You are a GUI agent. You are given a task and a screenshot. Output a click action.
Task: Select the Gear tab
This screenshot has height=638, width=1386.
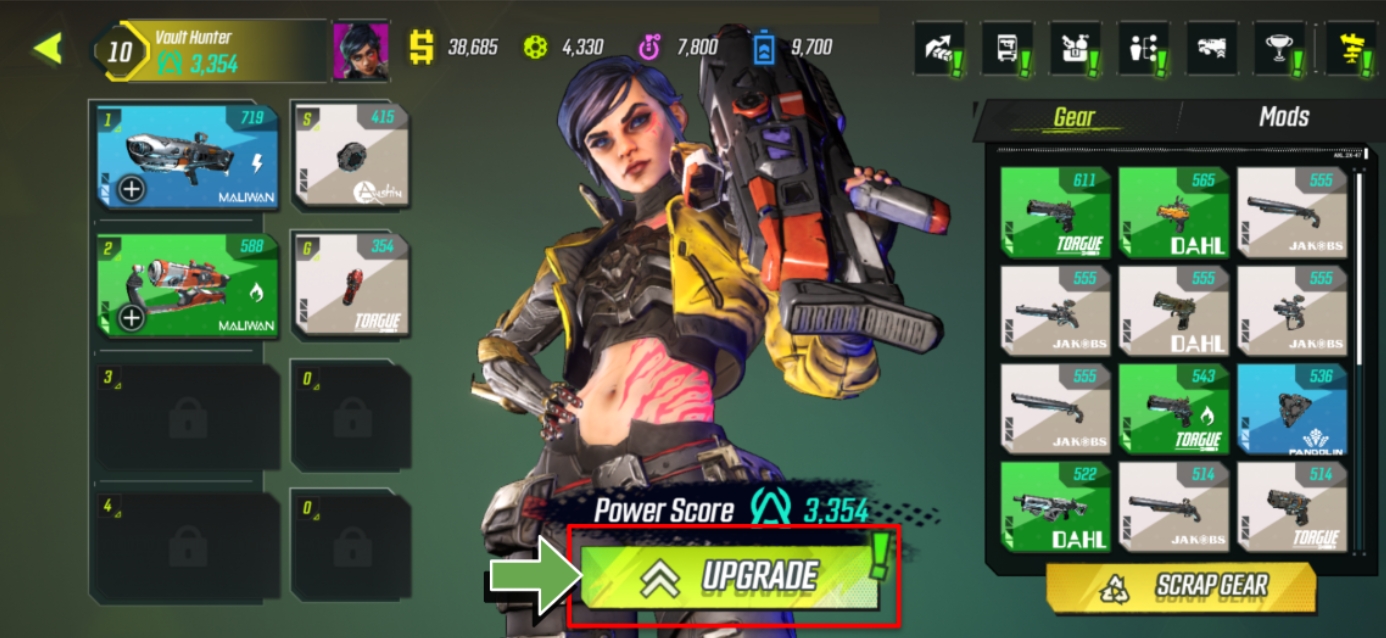pos(1074,118)
